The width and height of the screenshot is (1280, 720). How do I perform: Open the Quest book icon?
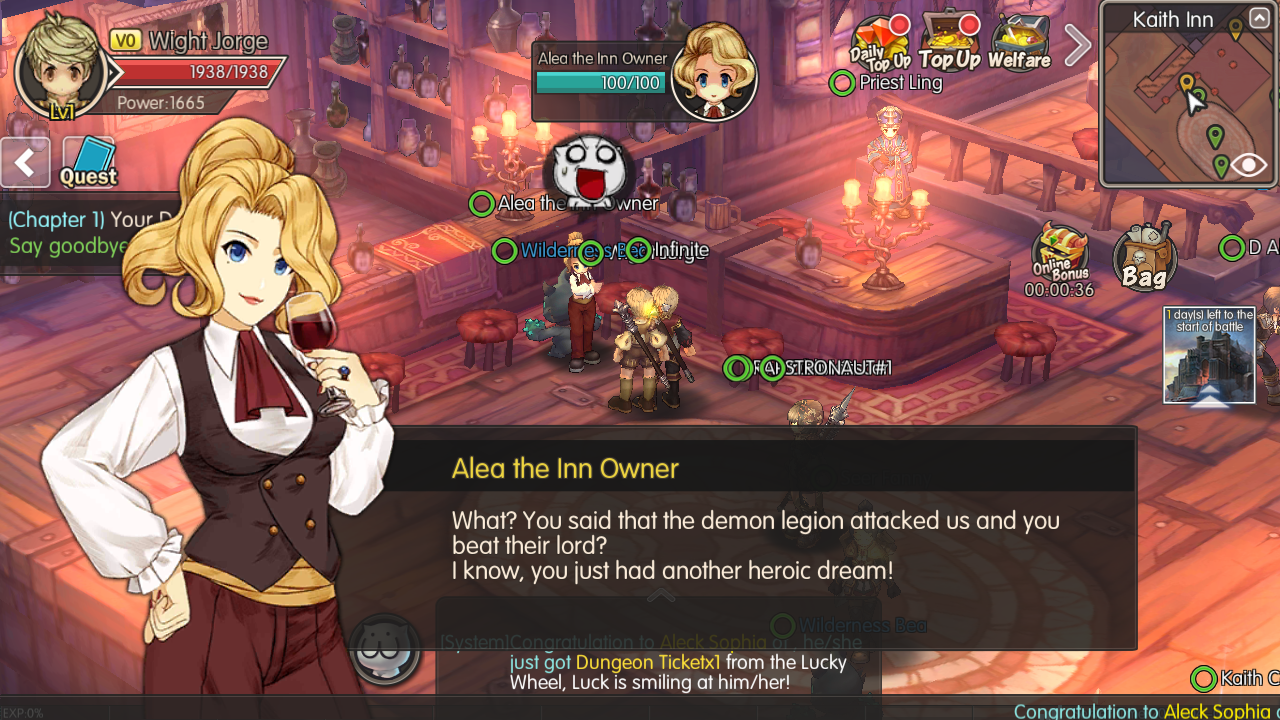(88, 161)
